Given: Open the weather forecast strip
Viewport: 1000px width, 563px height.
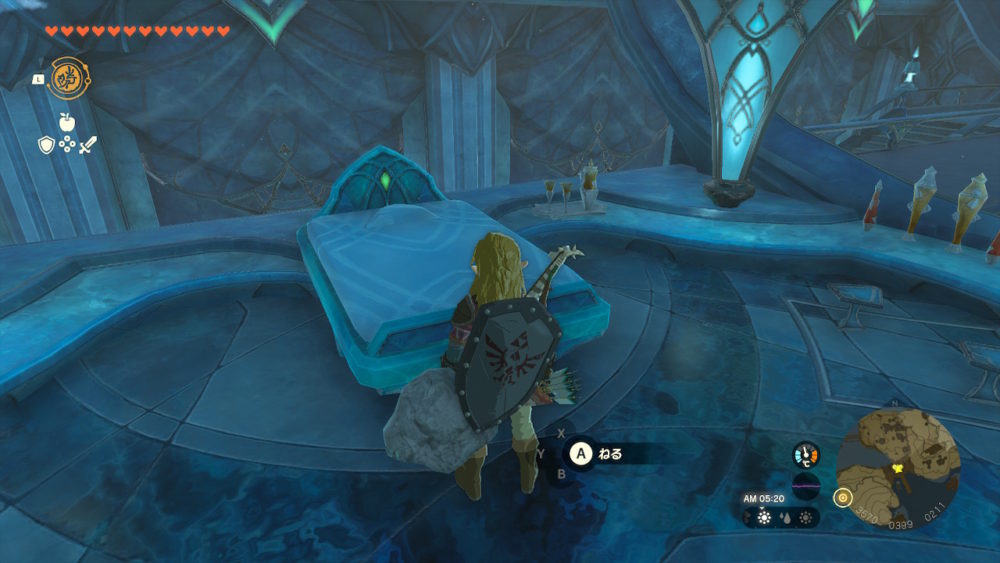Looking at the screenshot, I should coord(781,518).
